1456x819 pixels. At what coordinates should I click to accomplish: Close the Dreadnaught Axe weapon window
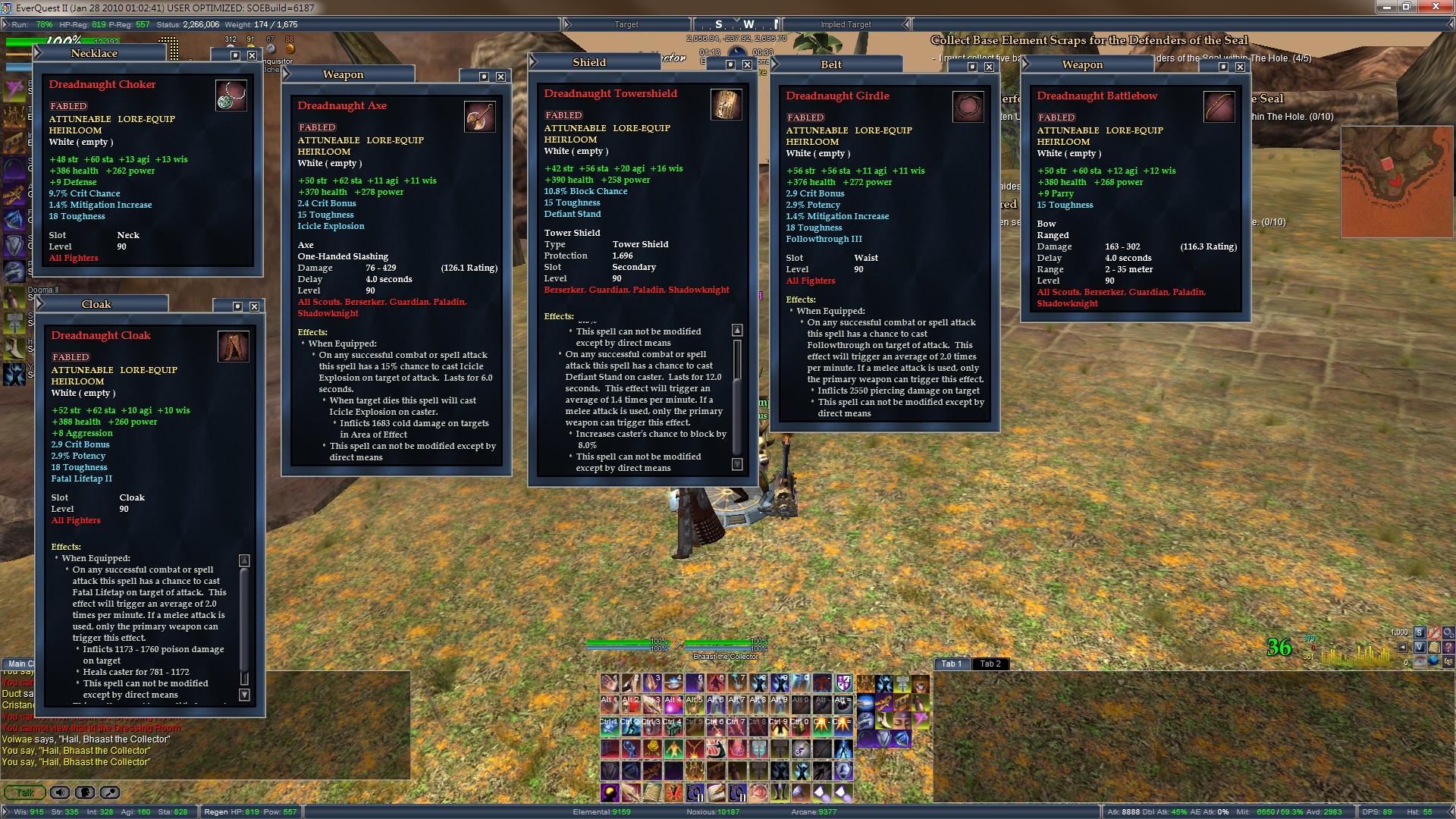[x=500, y=77]
